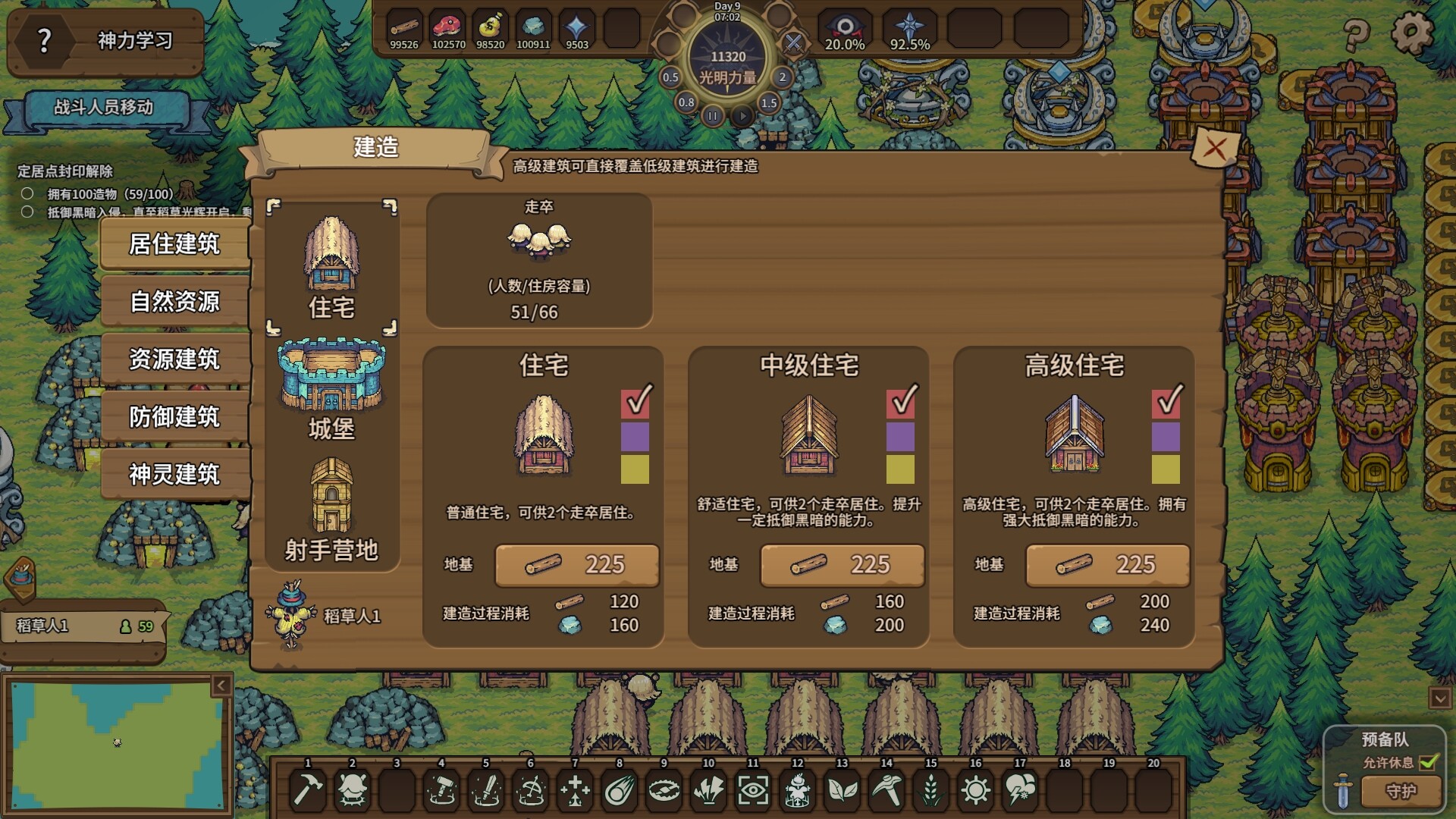Click the minimap
Viewport: 1456px width, 819px height.
point(118,743)
